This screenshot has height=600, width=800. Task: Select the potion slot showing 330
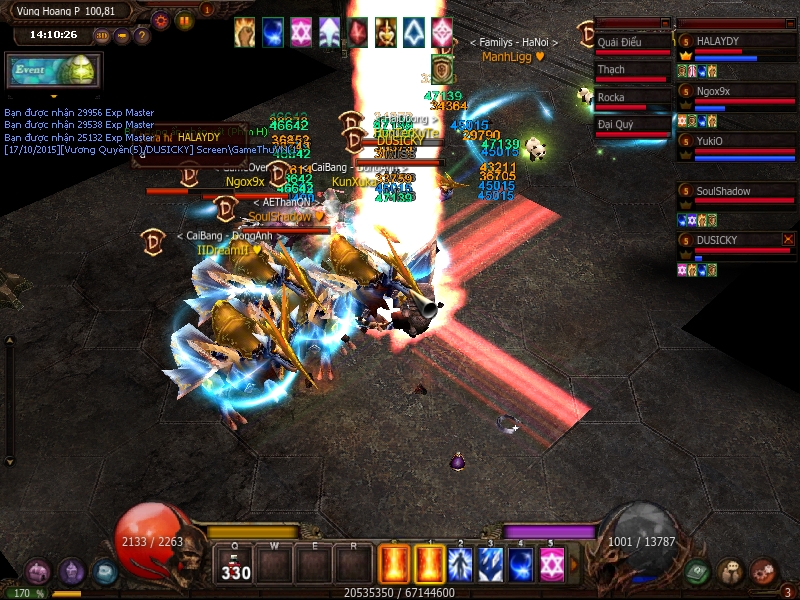tap(236, 564)
